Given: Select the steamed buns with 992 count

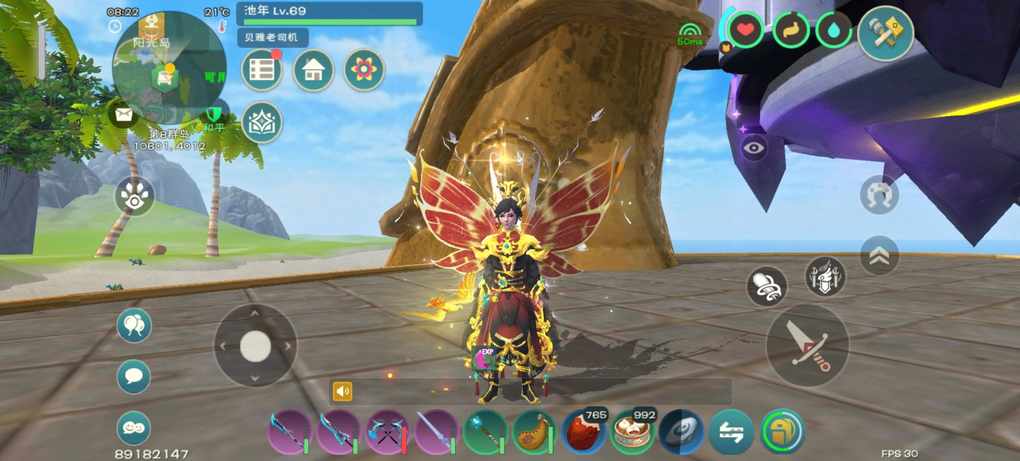Looking at the screenshot, I should click(x=632, y=433).
